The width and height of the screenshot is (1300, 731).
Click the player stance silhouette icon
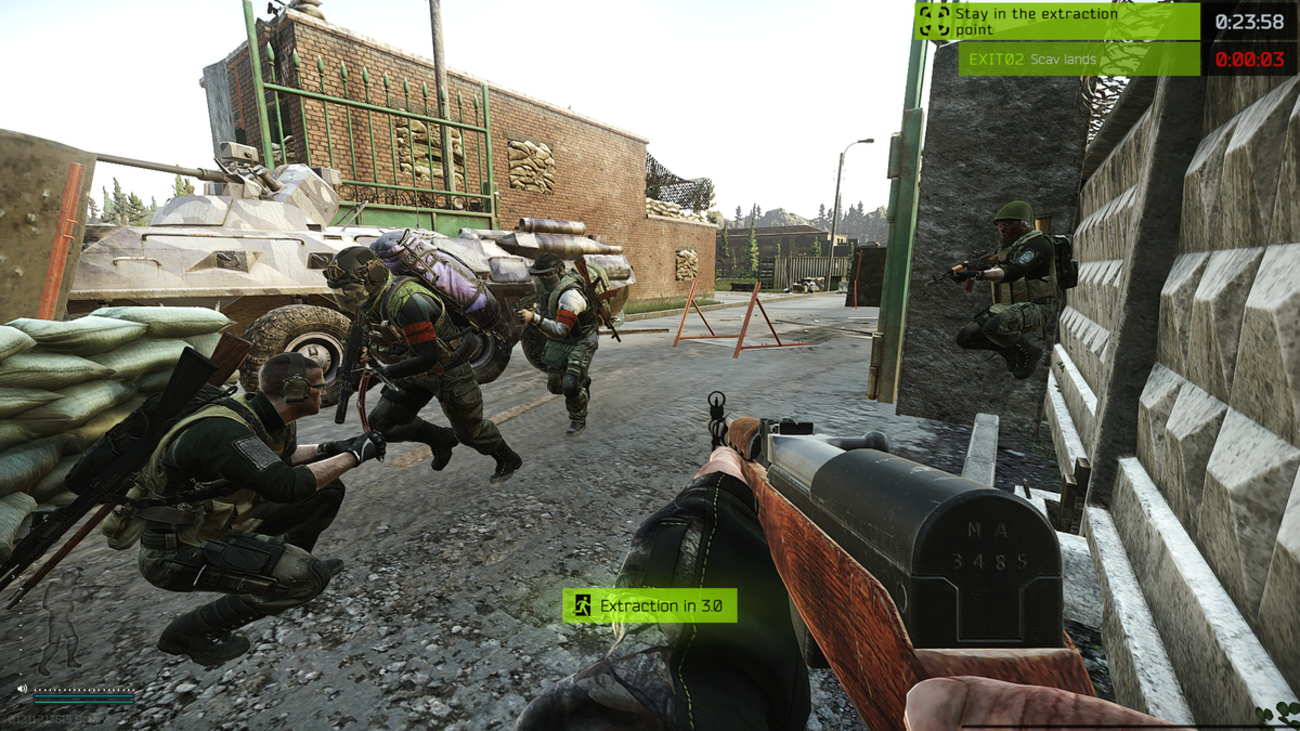click(62, 632)
